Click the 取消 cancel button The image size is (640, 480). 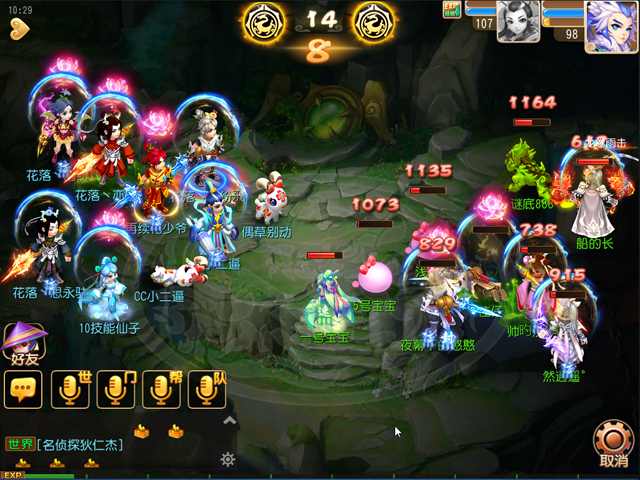(613, 443)
